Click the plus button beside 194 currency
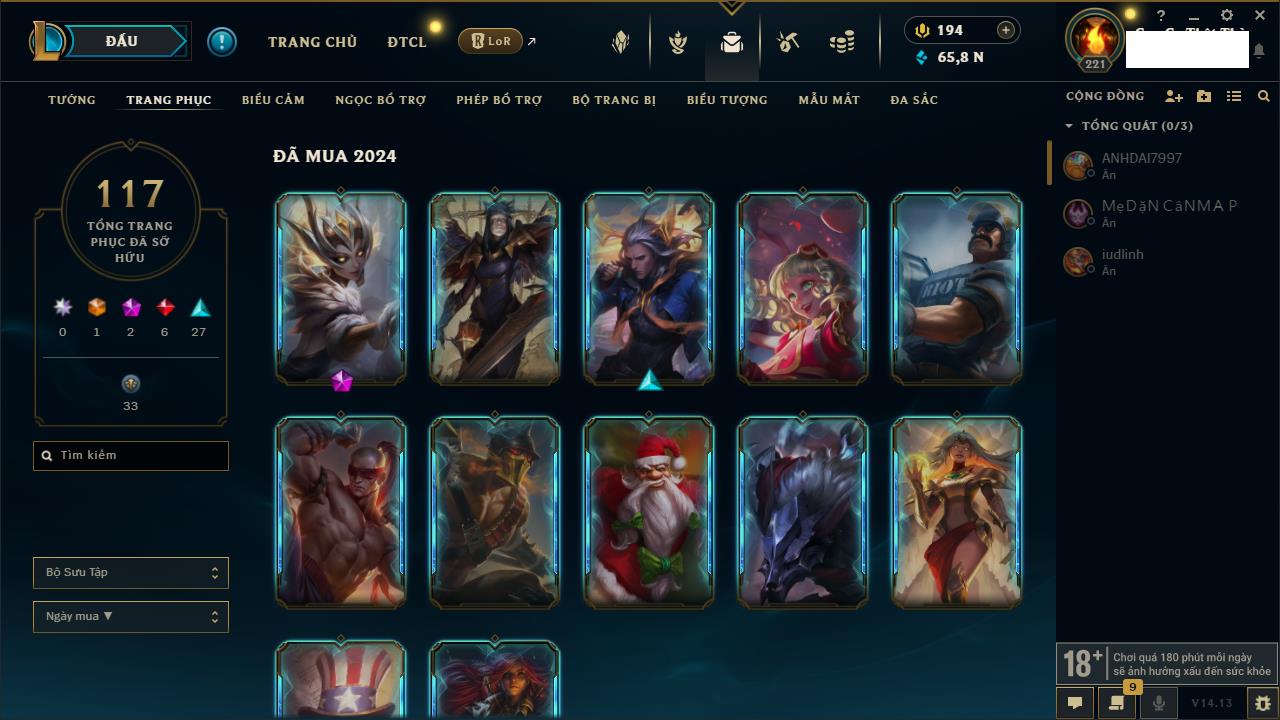 pos(1005,30)
